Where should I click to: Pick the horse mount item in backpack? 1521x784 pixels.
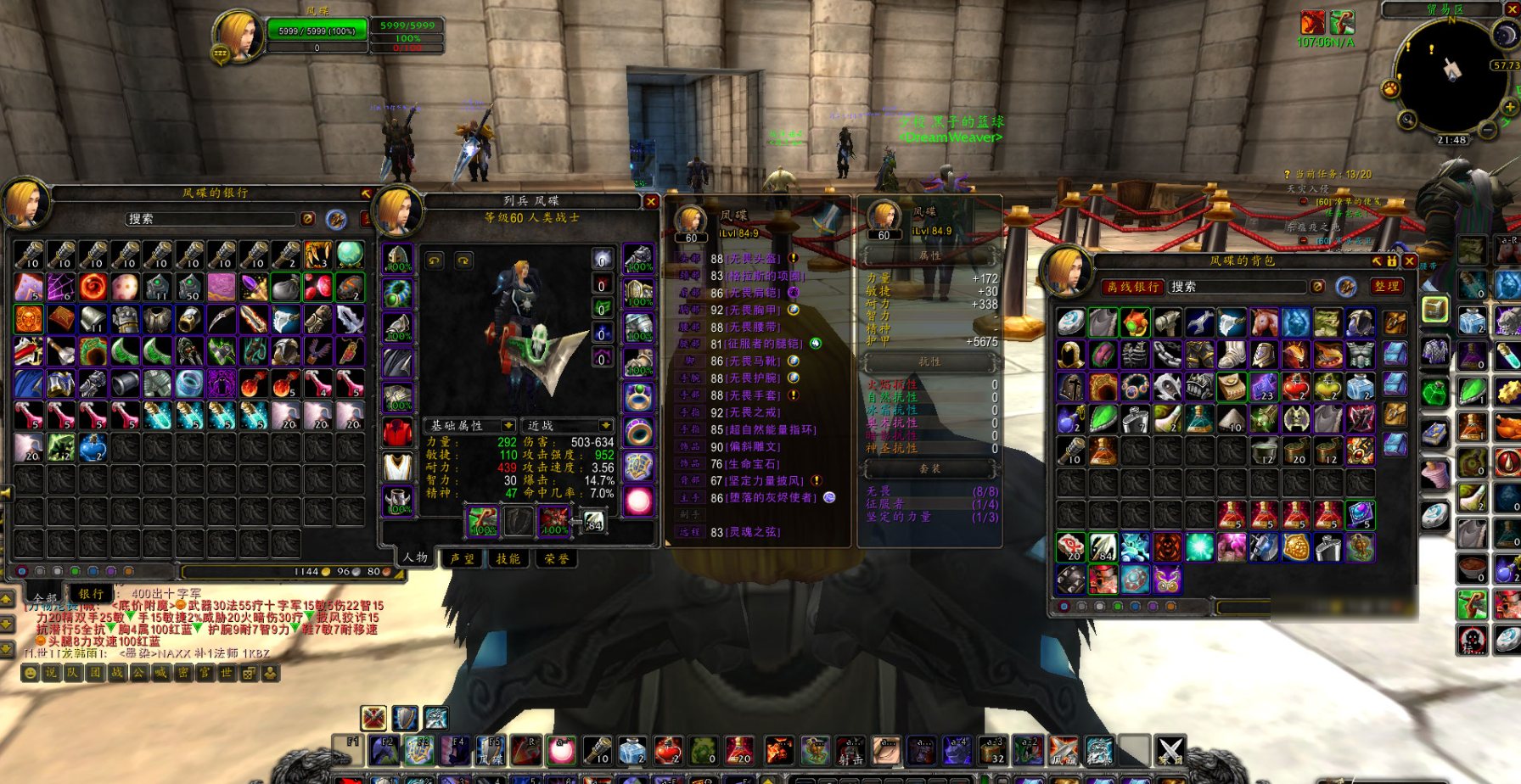coord(1263,322)
